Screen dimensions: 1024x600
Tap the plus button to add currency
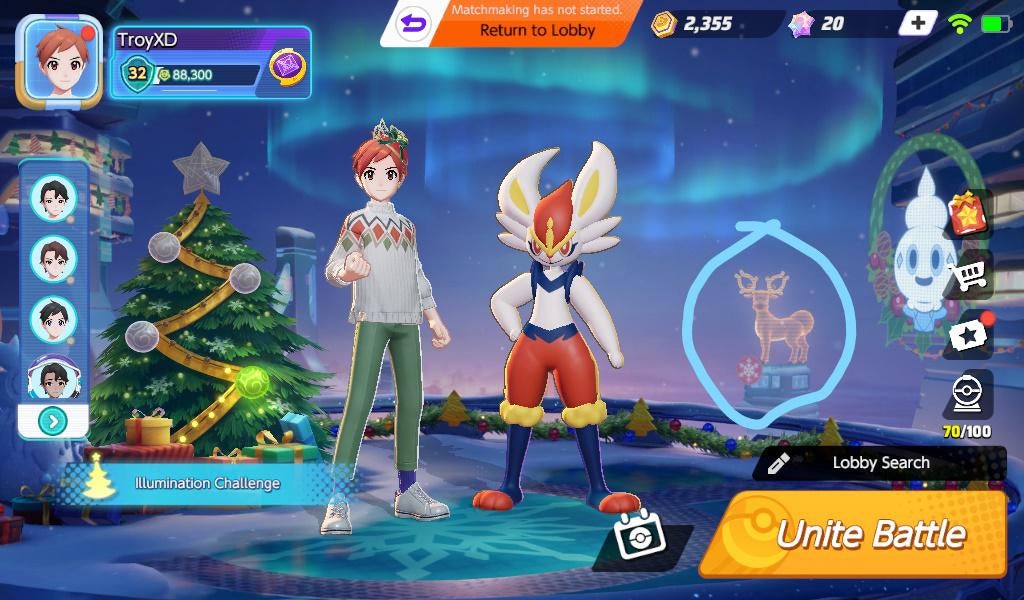pyautogui.click(x=917, y=23)
